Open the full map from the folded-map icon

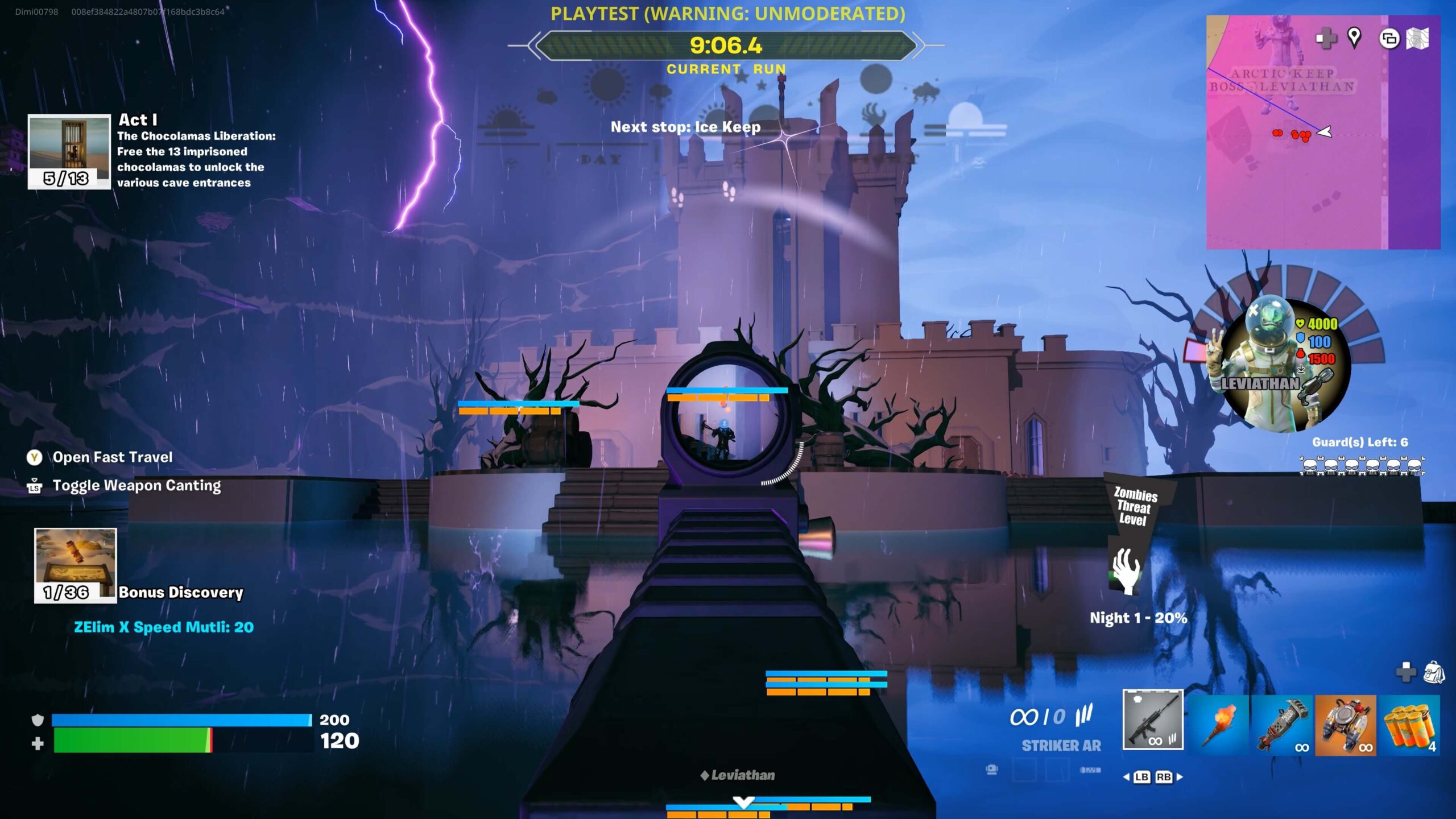click(1417, 39)
